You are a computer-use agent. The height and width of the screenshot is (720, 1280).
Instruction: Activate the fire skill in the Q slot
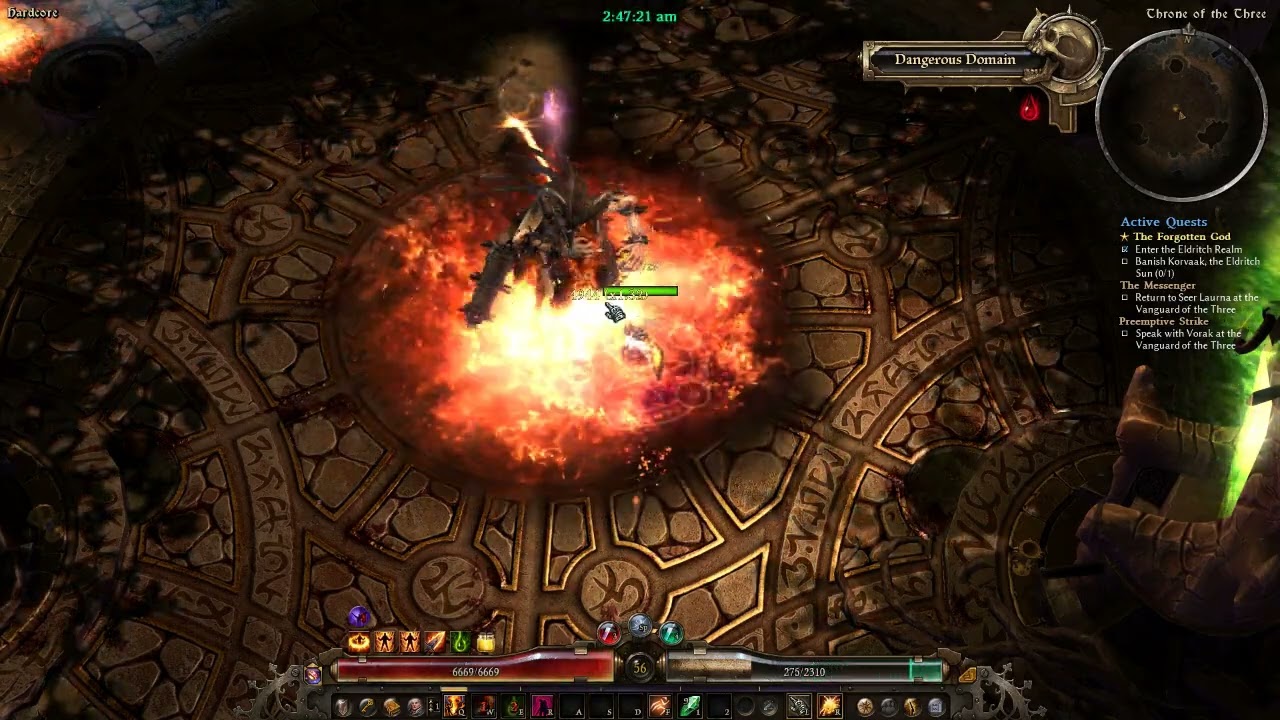(455, 707)
